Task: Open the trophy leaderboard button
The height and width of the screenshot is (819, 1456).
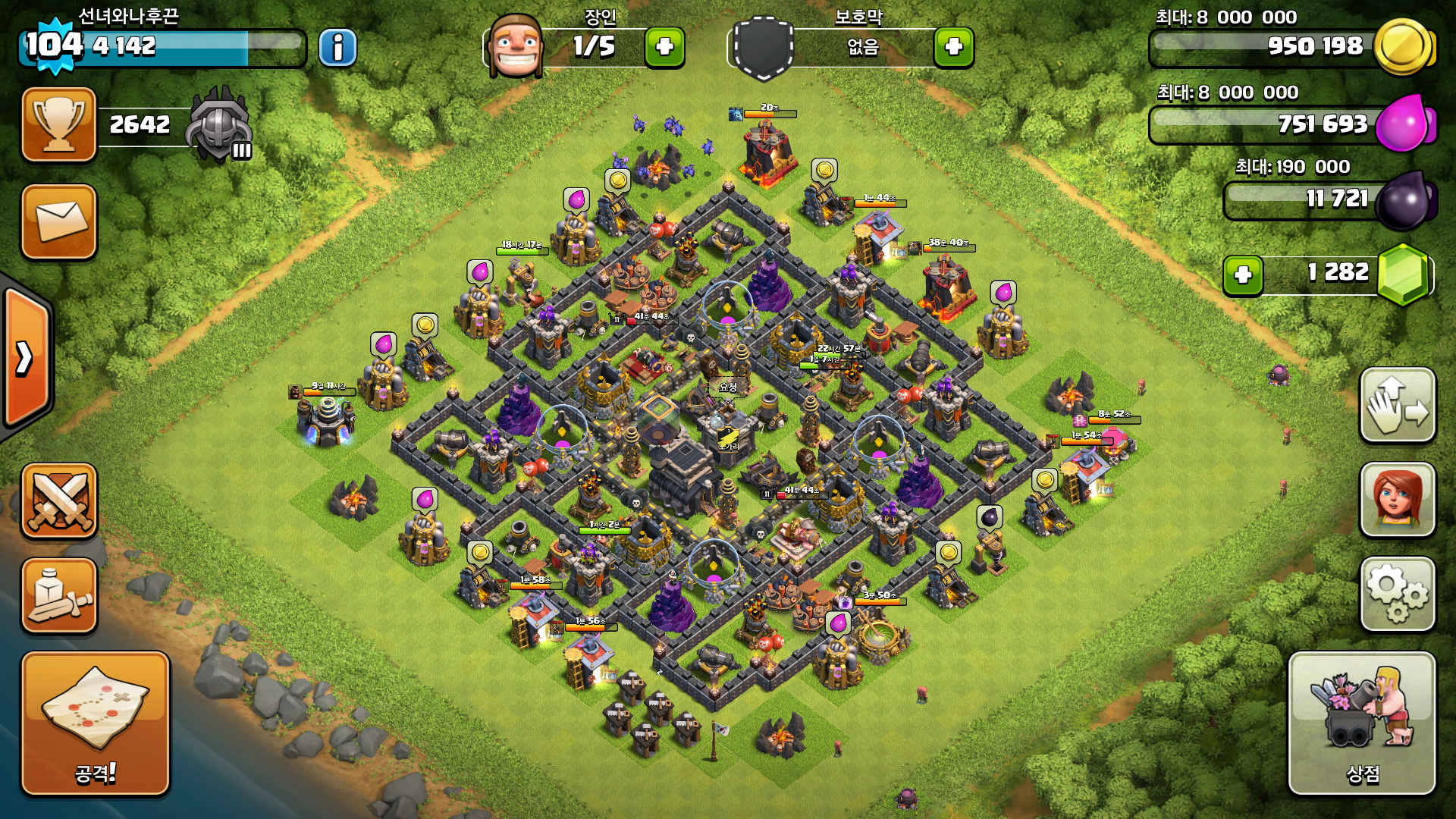Action: pos(59,124)
